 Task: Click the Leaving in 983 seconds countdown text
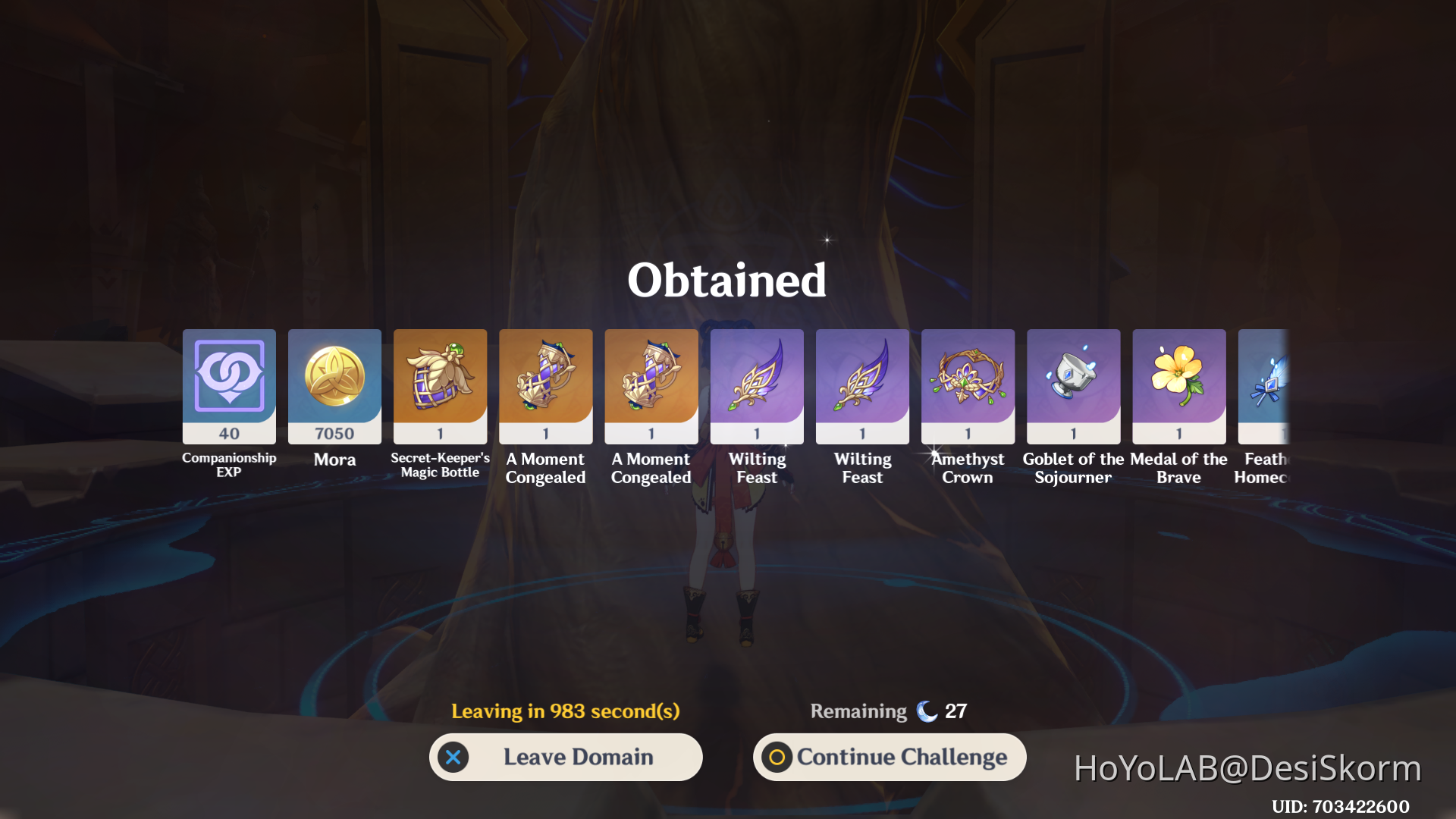pos(564,711)
